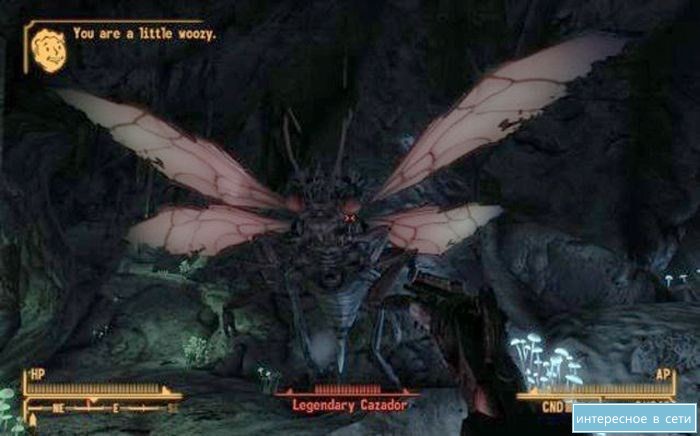Select the compass strip on the HUD
Image resolution: width=700 pixels, height=436 pixels.
(103, 408)
